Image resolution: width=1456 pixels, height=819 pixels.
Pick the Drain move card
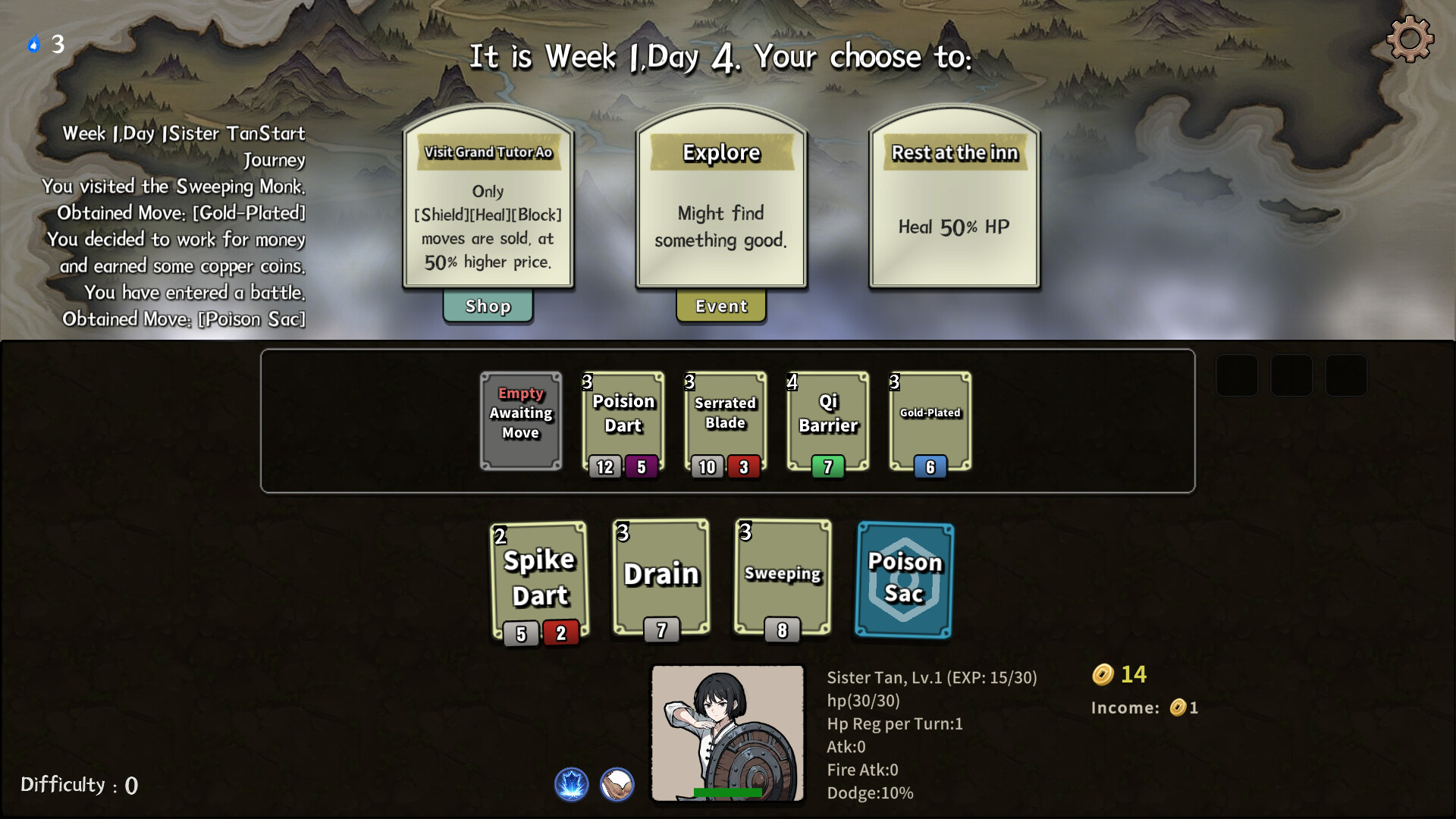click(x=661, y=578)
